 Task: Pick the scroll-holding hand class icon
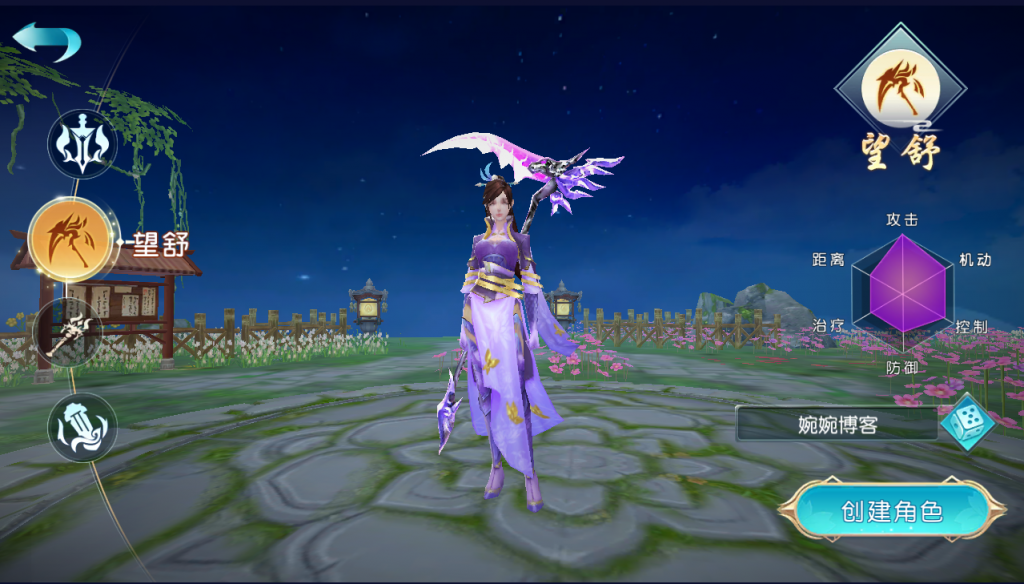[82, 427]
